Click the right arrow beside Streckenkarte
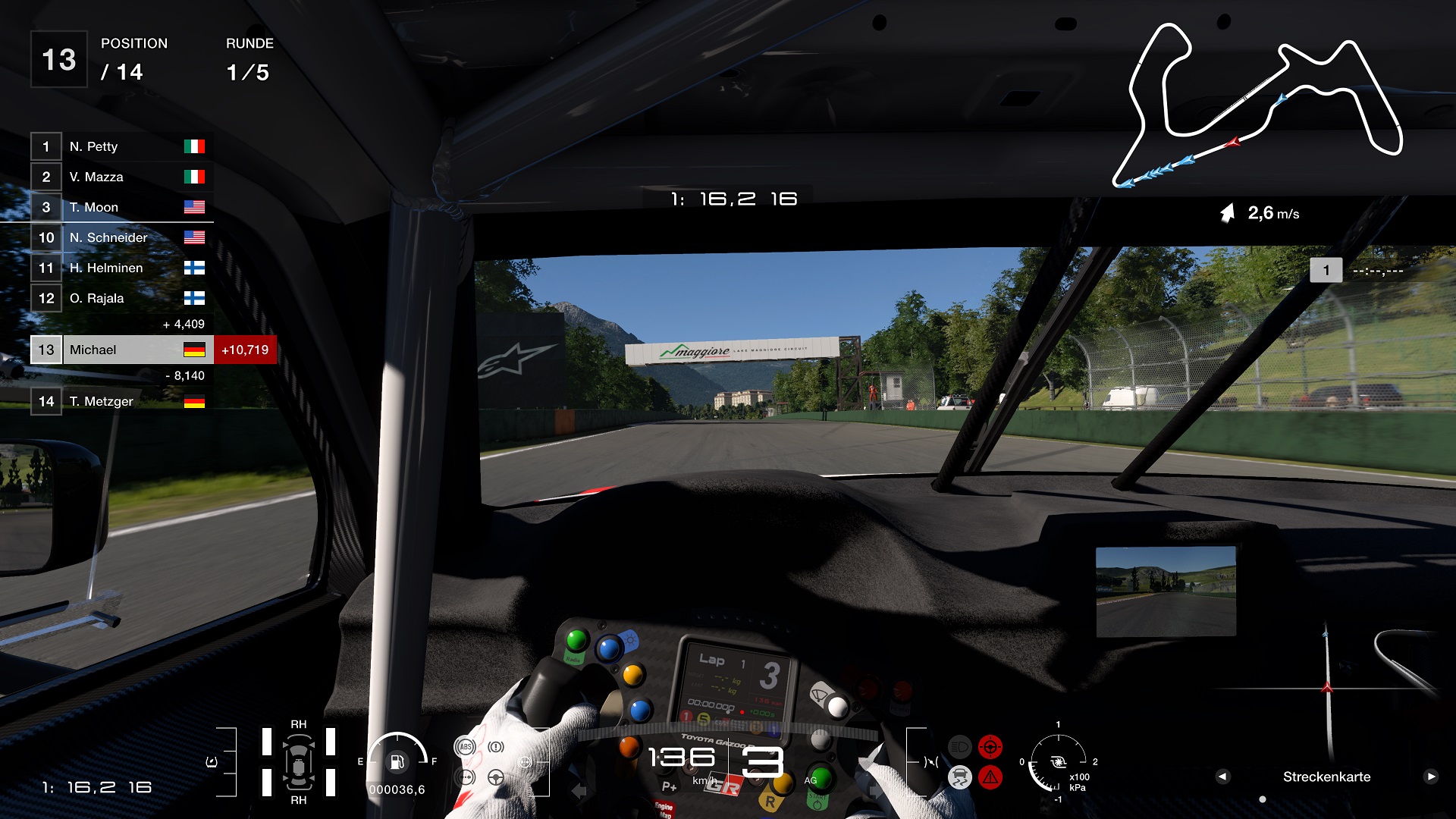The height and width of the screenshot is (819, 1456). point(1431,777)
